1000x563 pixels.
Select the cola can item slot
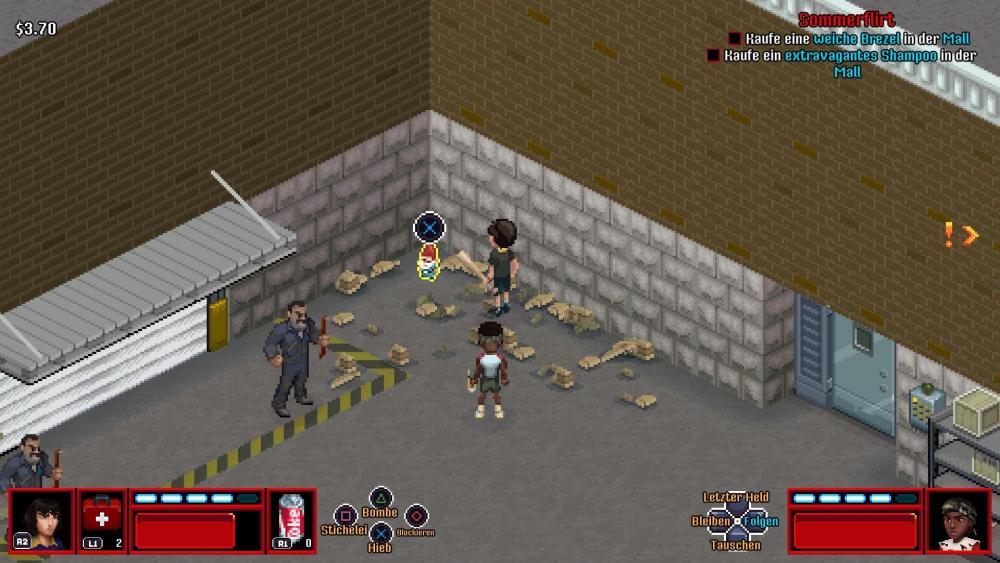point(292,520)
